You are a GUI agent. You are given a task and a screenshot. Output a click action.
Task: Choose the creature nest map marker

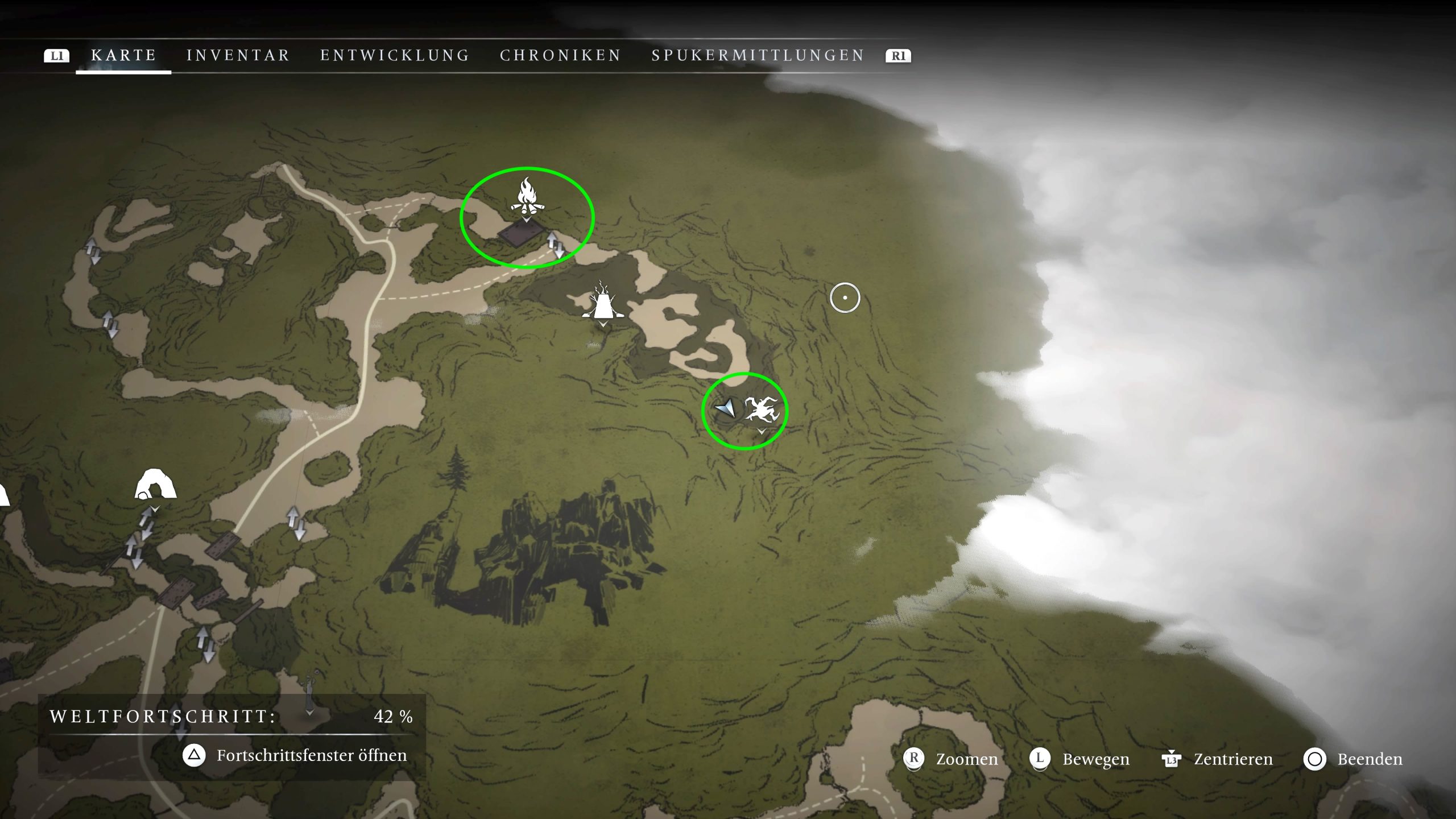(x=761, y=411)
